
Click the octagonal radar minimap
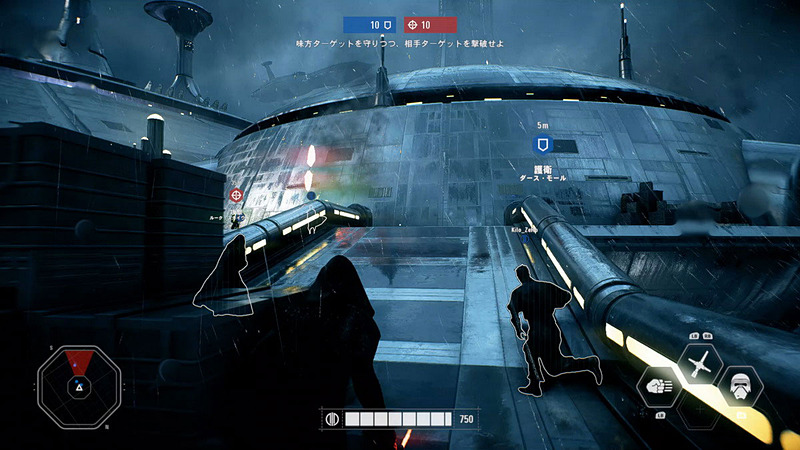point(79,385)
